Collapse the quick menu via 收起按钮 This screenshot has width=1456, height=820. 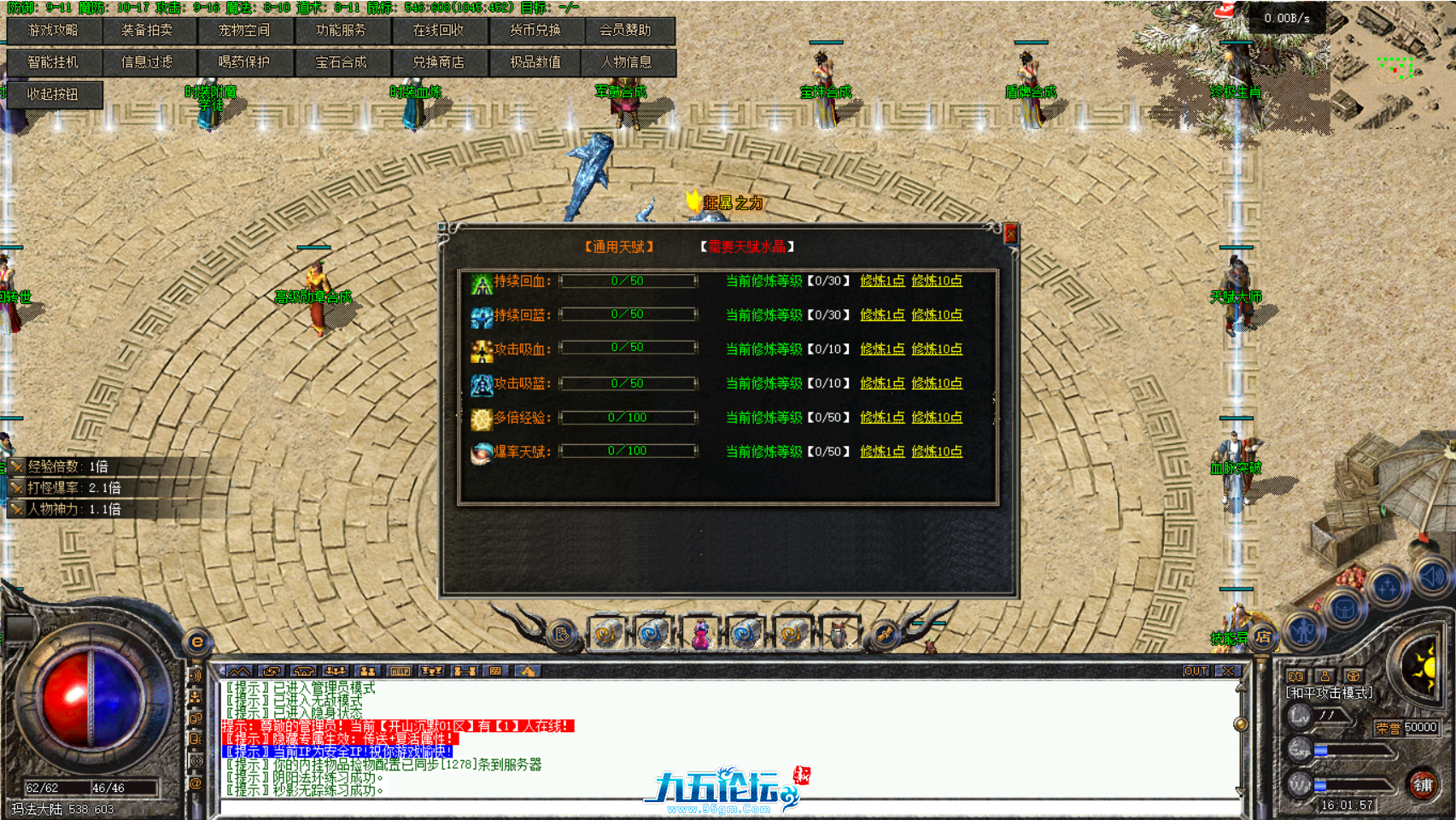coord(53,95)
